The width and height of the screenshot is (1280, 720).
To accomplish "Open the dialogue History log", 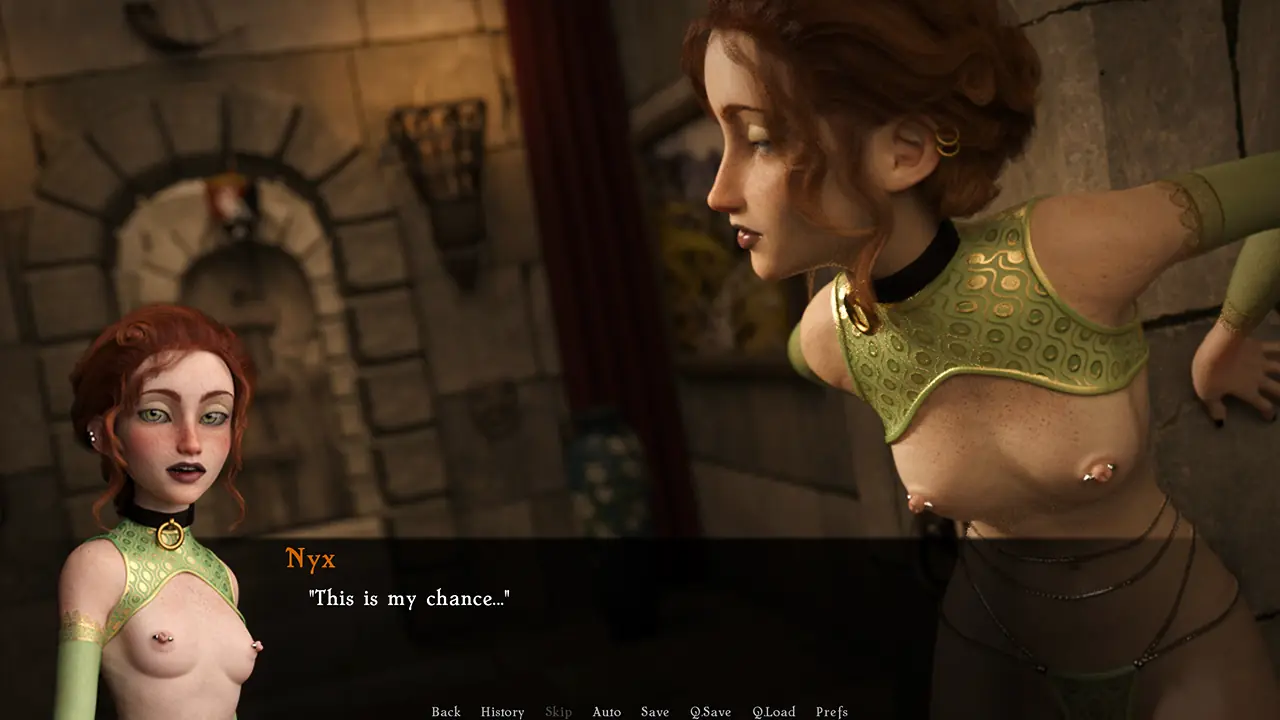I will 502,712.
